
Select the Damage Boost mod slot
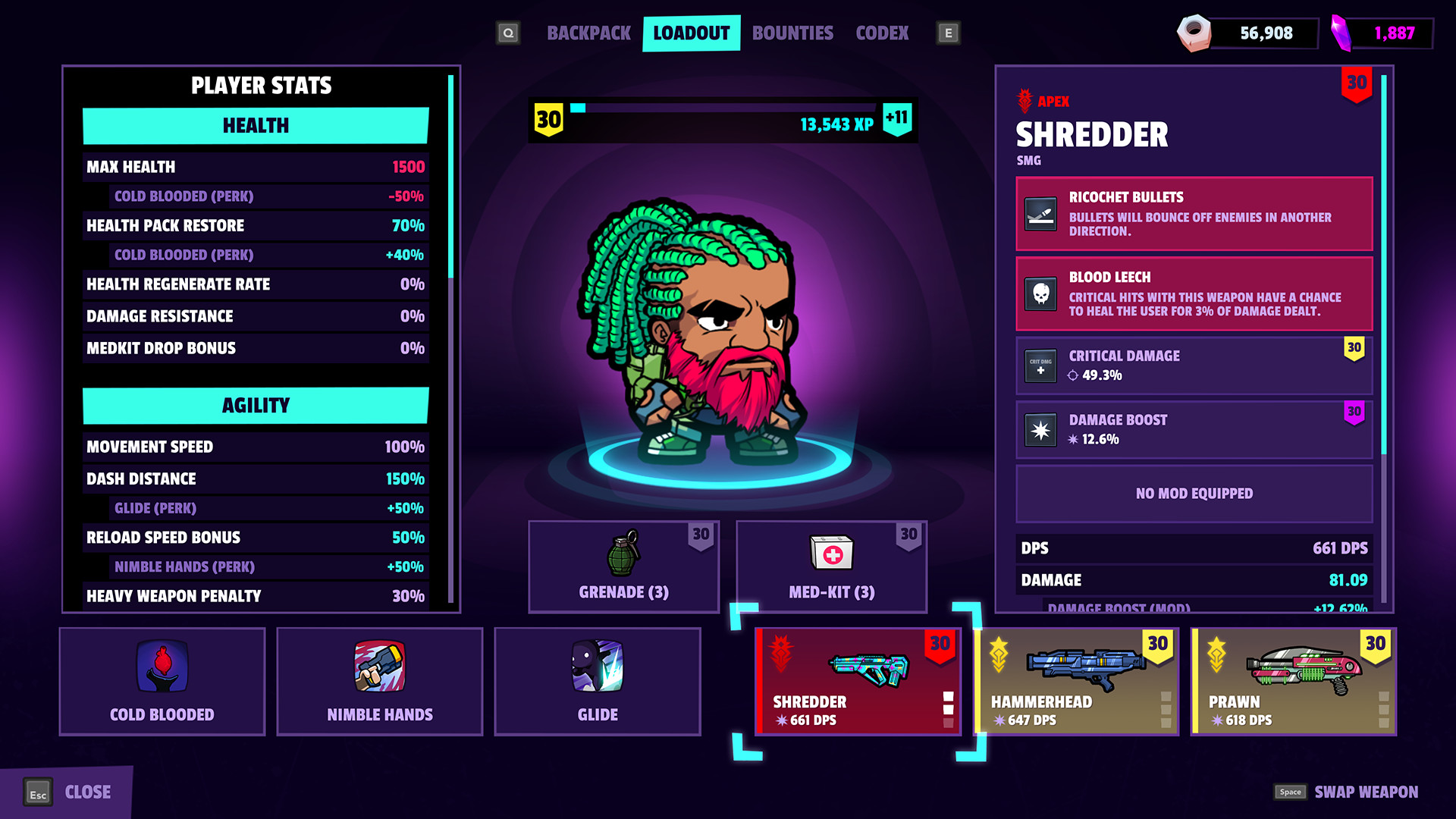click(1194, 429)
